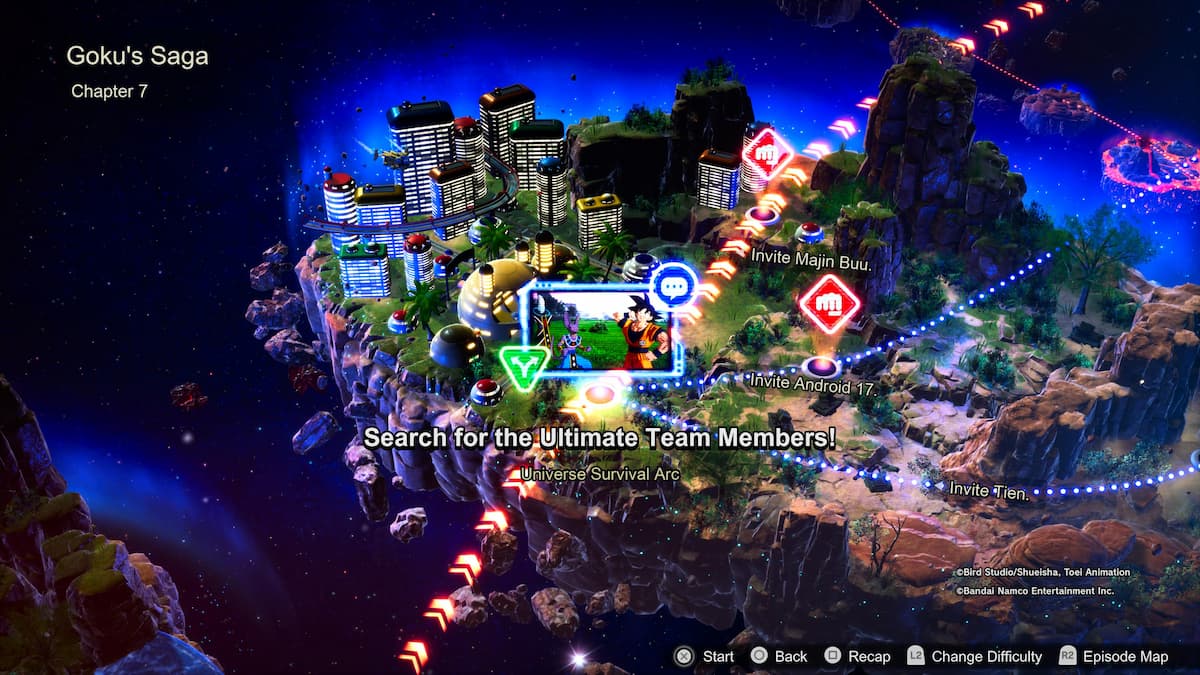Select the red fist battle marker above Invite Android 17

[829, 303]
